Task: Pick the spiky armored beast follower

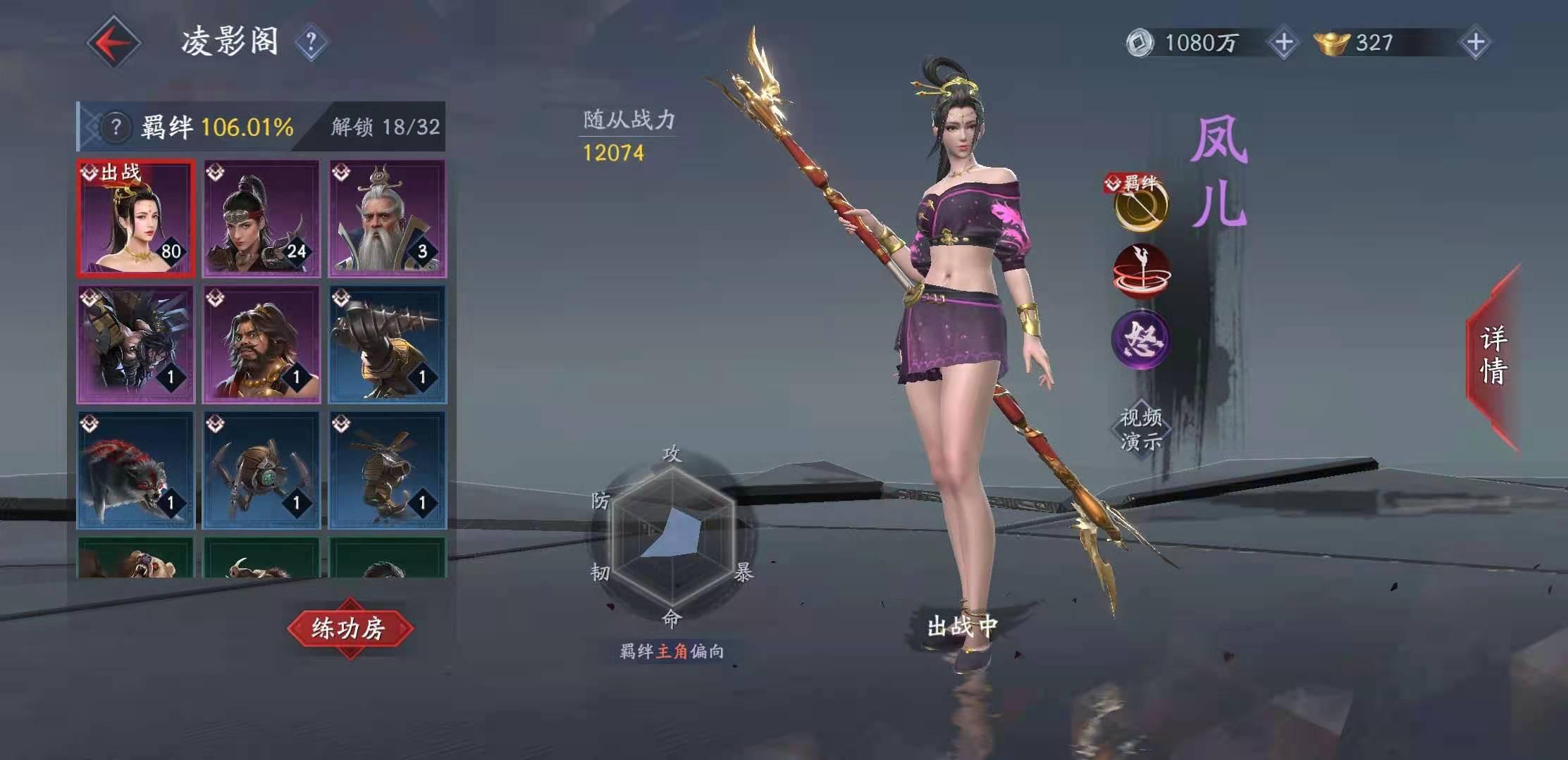Action: pos(135,344)
